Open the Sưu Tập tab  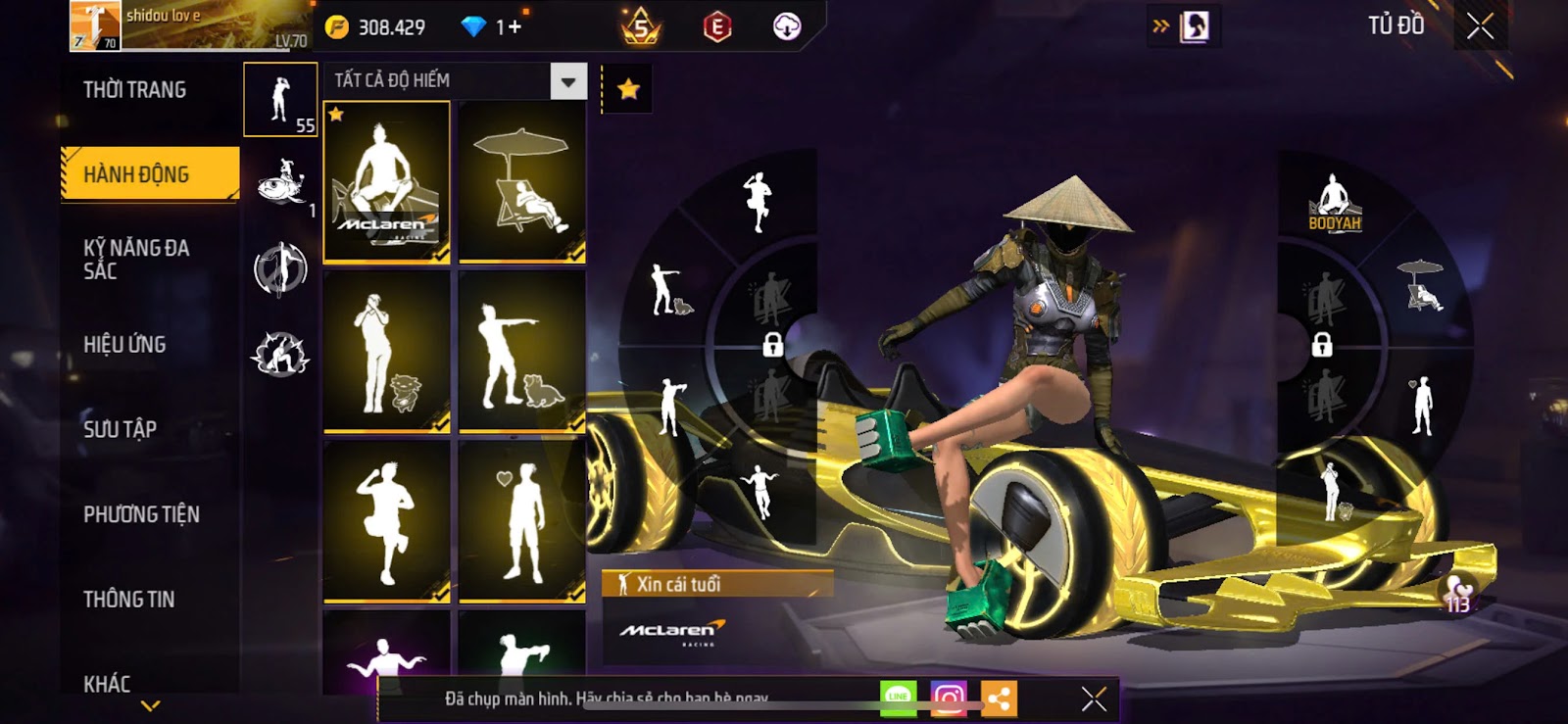click(x=121, y=429)
